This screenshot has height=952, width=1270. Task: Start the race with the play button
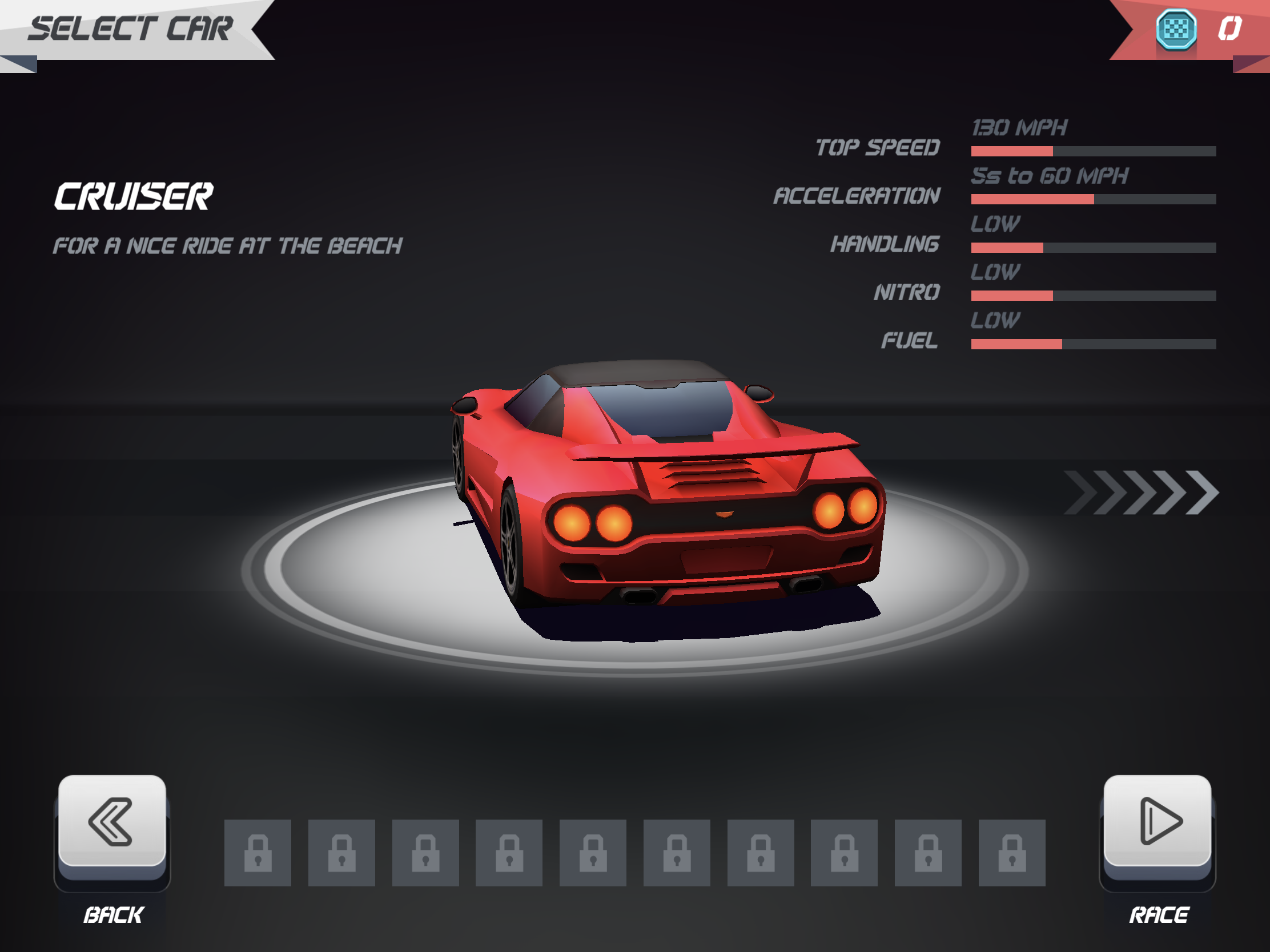tap(1158, 821)
